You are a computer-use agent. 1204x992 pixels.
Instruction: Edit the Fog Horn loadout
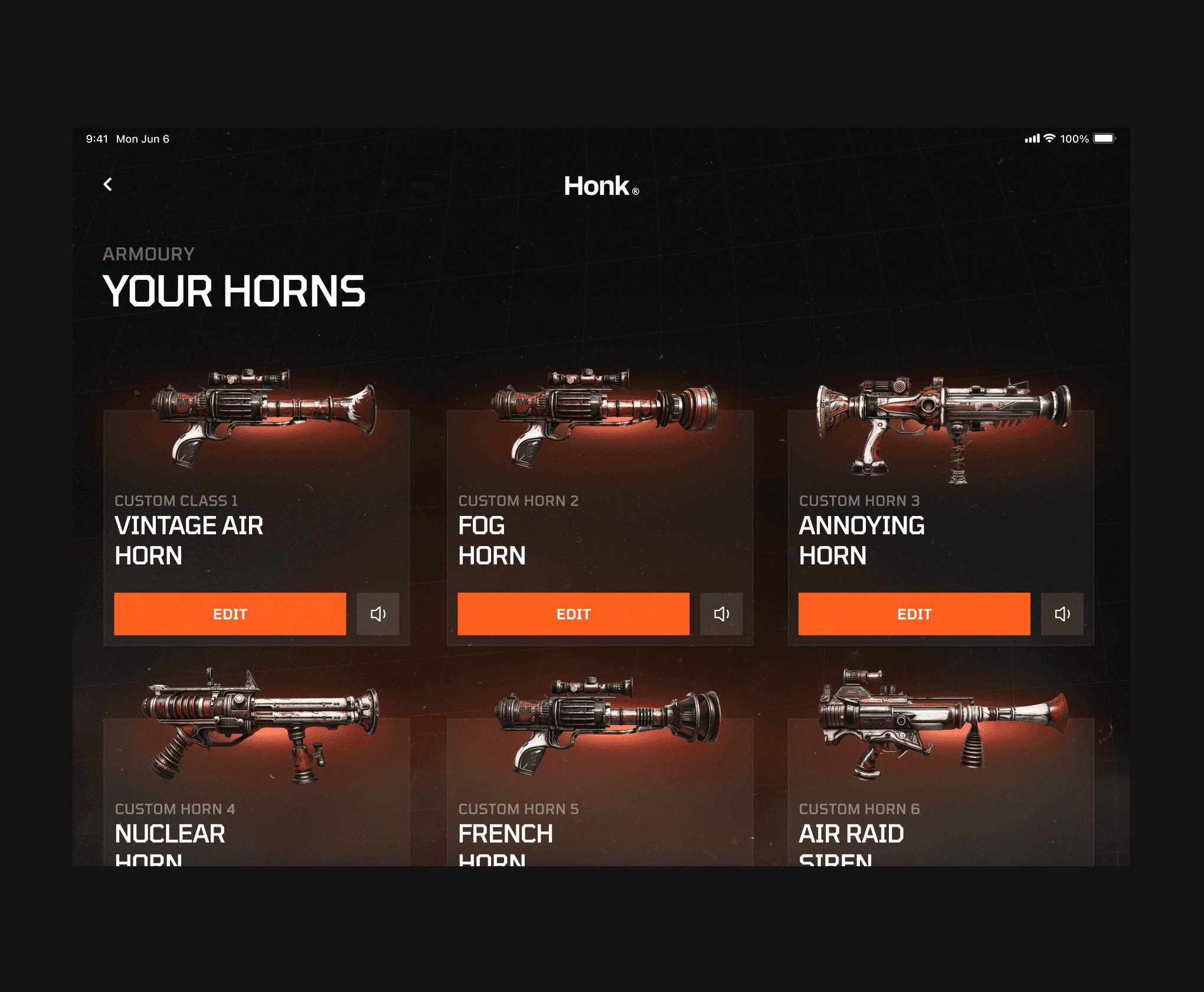(x=573, y=614)
